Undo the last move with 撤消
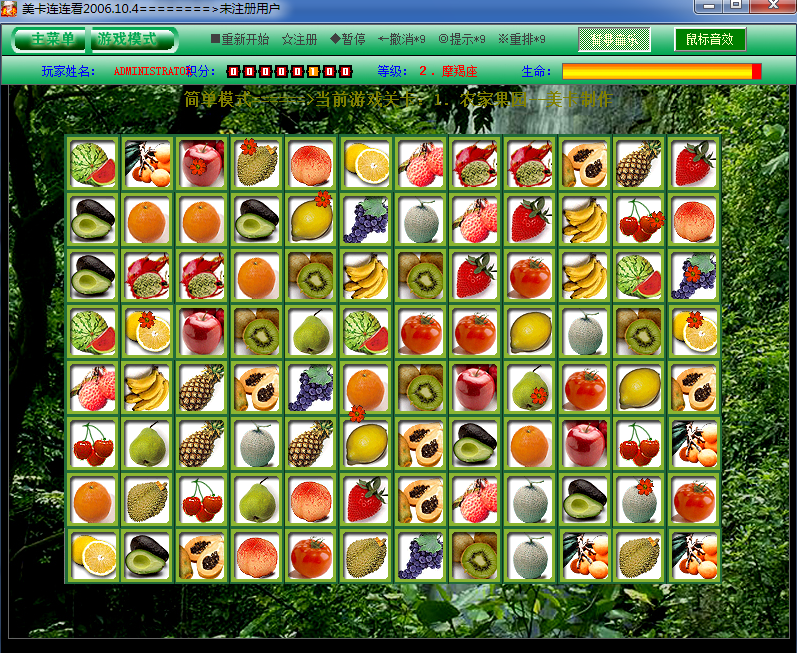This screenshot has width=797, height=653. click(x=402, y=40)
